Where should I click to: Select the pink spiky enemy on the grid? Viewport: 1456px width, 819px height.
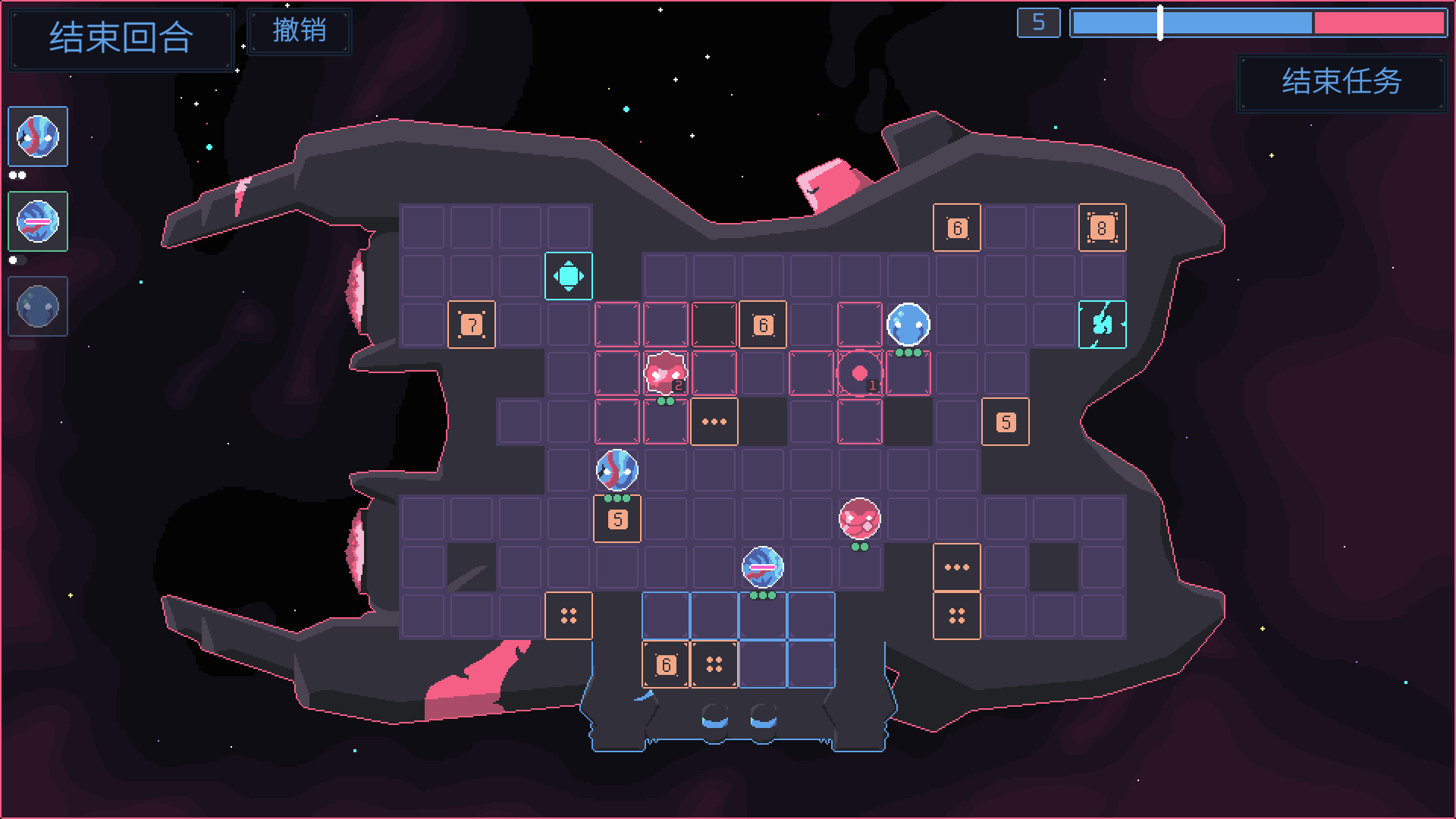point(664,372)
